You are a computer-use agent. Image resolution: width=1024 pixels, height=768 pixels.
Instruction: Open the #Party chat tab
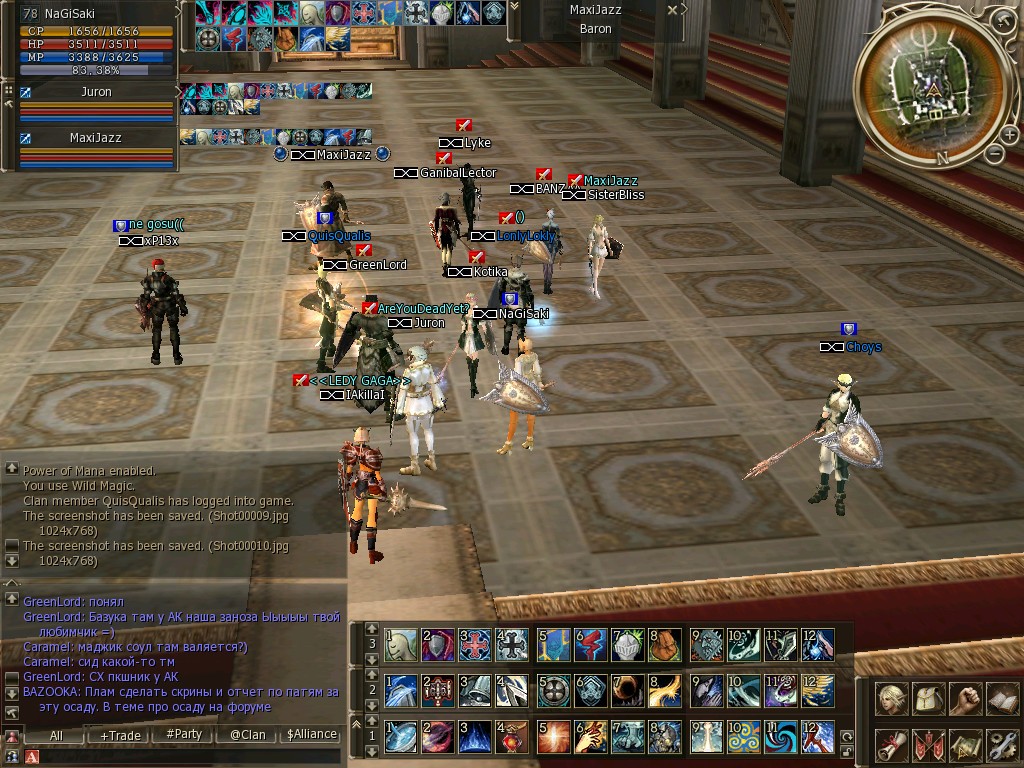[x=183, y=734]
